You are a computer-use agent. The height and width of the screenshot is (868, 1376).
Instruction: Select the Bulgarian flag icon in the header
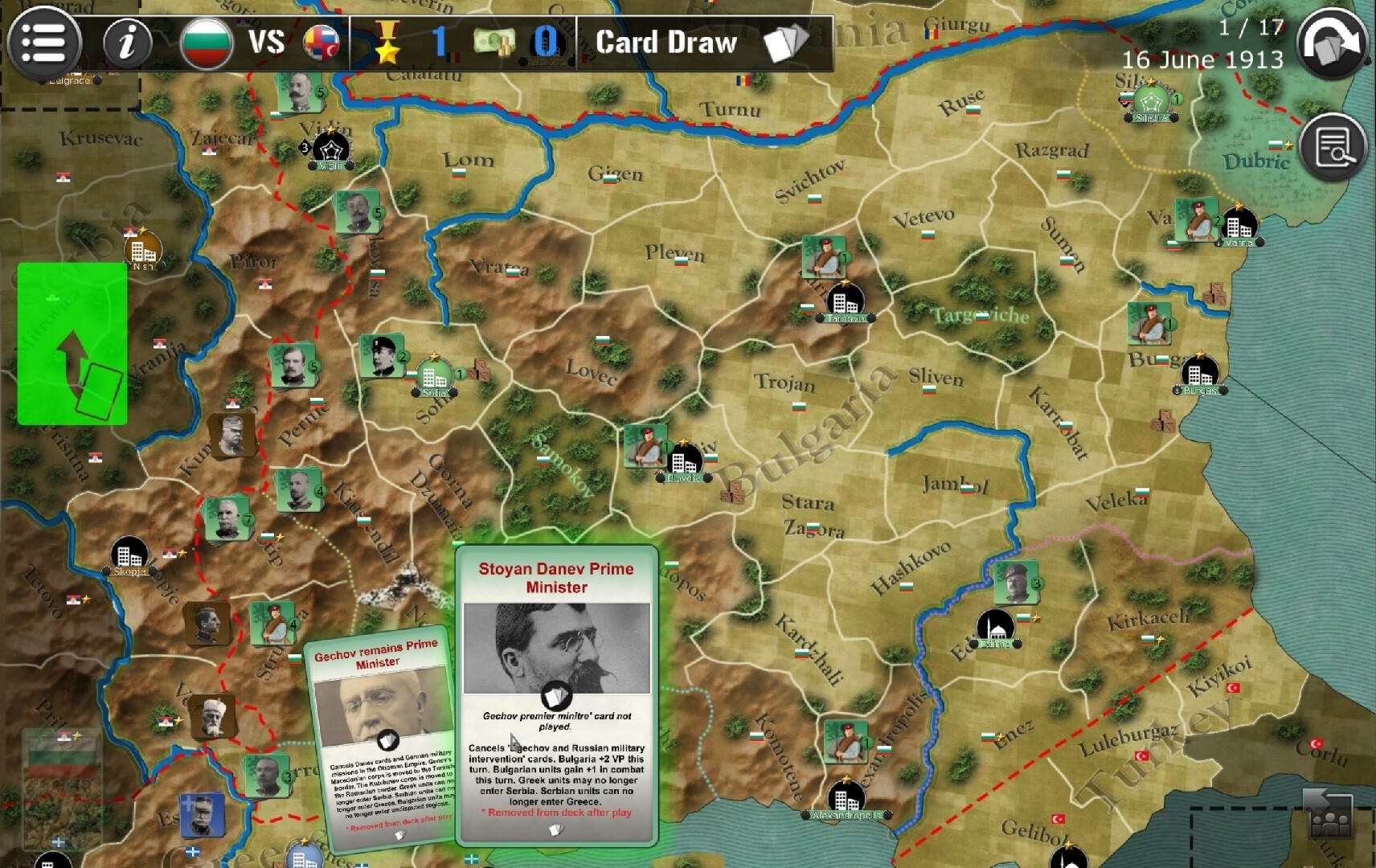pos(208,42)
